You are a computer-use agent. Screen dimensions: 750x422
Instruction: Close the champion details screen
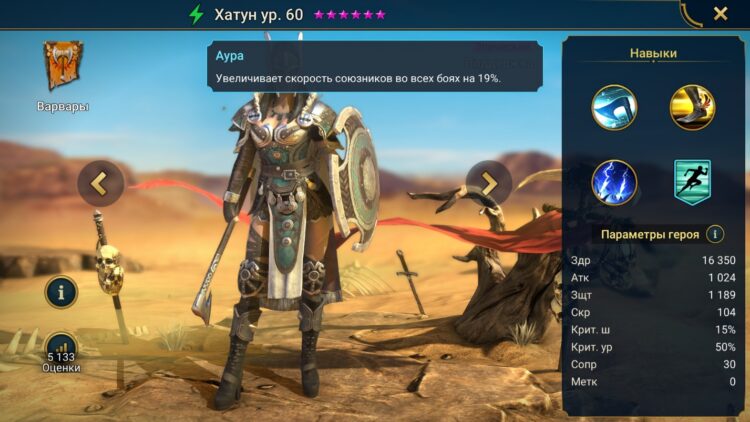(720, 14)
